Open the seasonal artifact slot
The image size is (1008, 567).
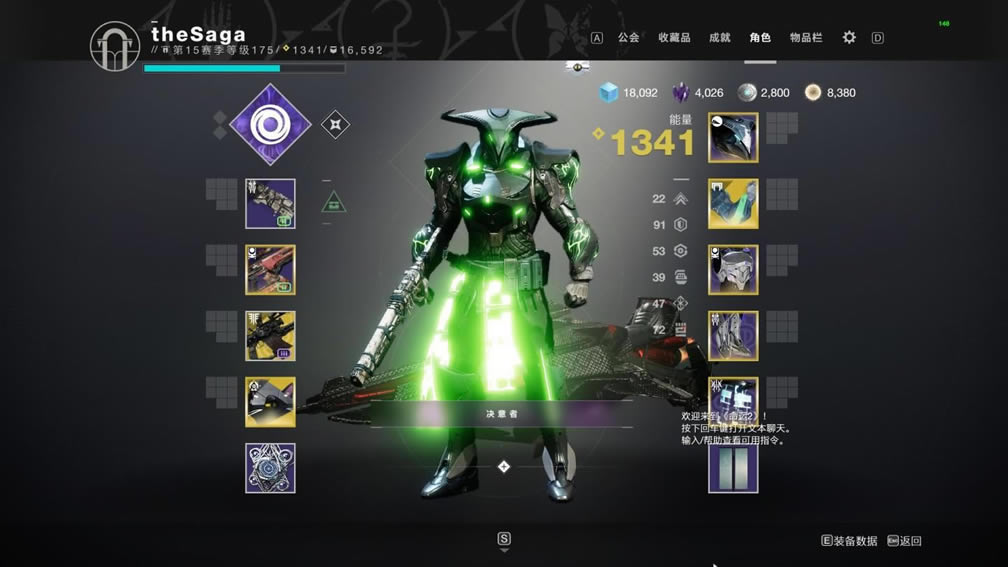[x=270, y=468]
